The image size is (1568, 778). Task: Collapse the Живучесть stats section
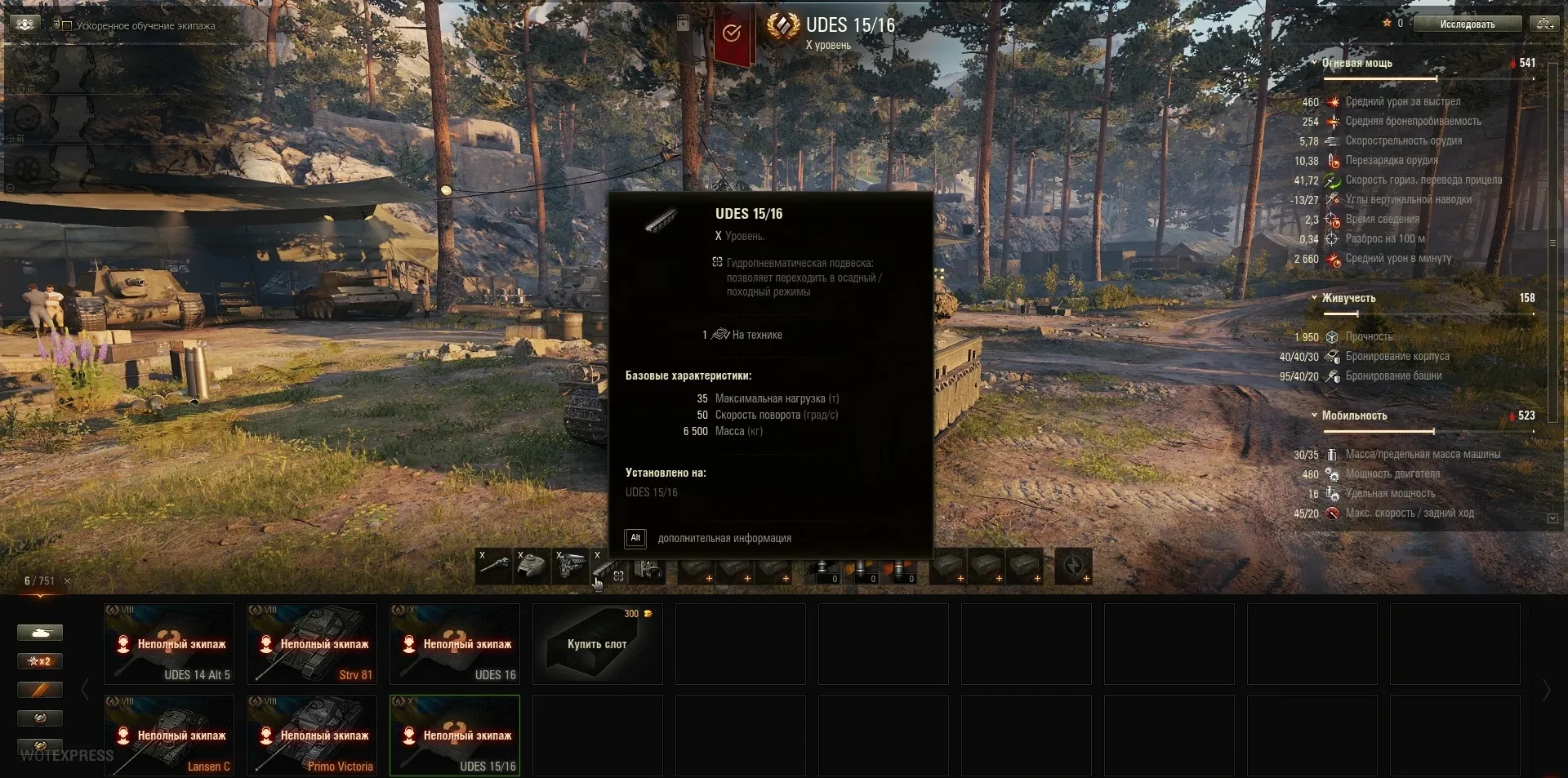point(1314,298)
